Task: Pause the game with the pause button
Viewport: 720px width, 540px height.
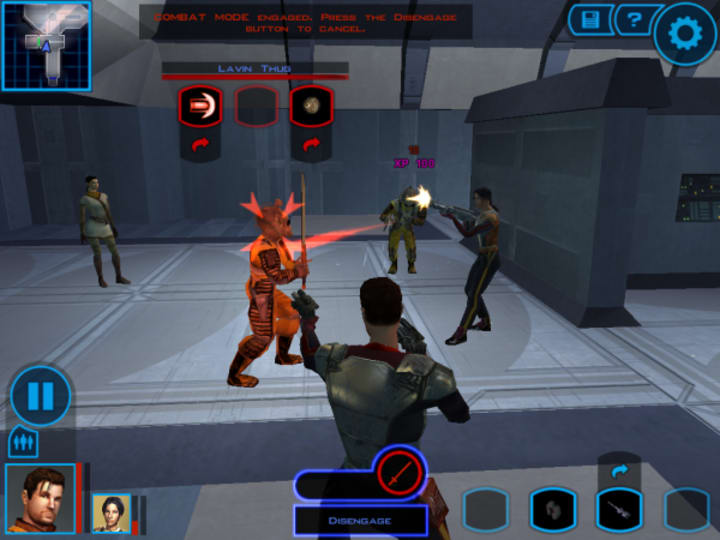Action: [x=40, y=396]
